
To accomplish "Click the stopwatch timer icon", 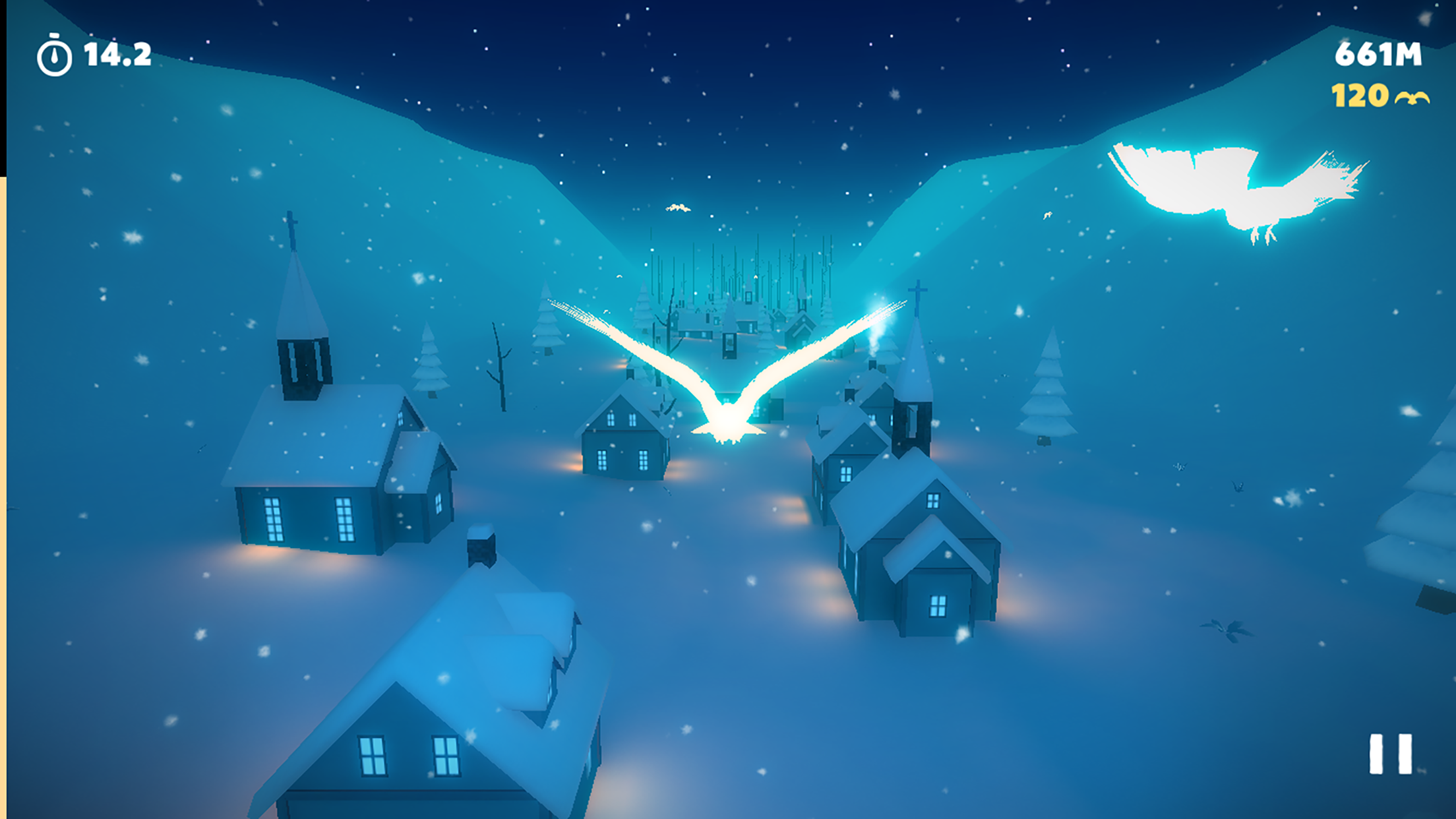I will click(x=53, y=54).
